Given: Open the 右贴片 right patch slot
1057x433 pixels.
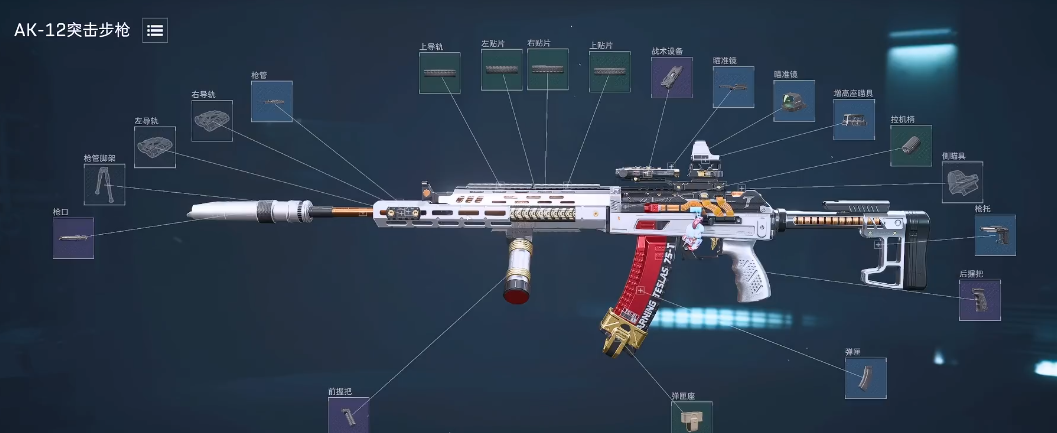Looking at the screenshot, I should click(548, 69).
